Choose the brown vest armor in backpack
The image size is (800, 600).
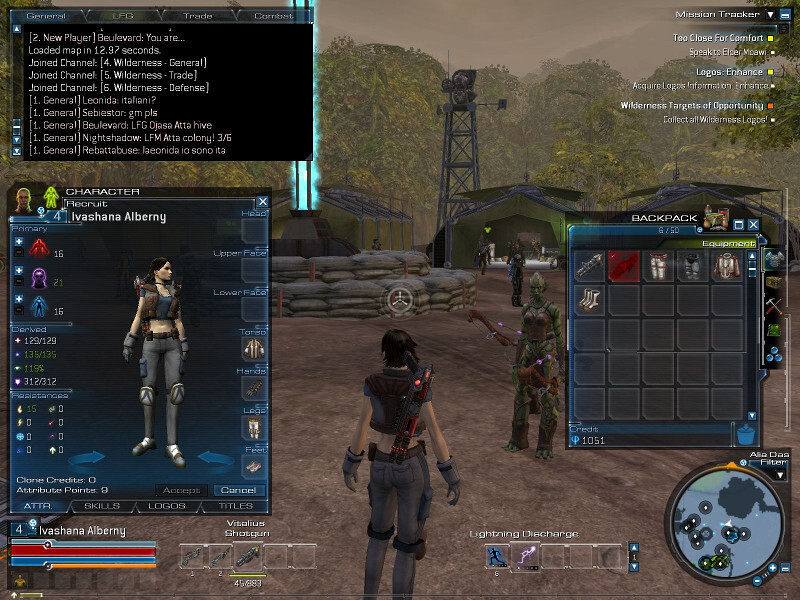click(x=727, y=266)
